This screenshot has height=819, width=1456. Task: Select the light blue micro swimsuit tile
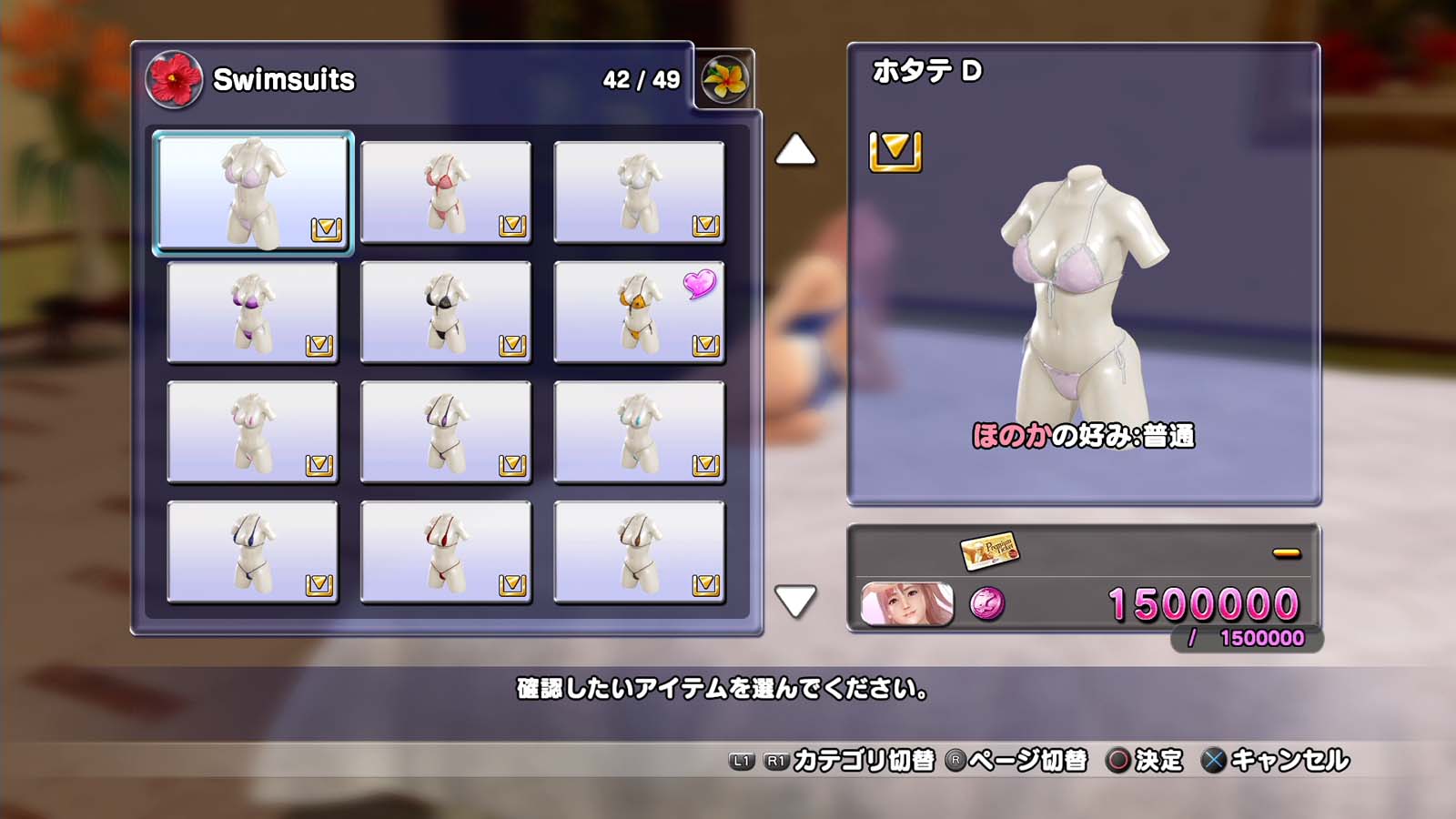pyautogui.click(x=639, y=432)
